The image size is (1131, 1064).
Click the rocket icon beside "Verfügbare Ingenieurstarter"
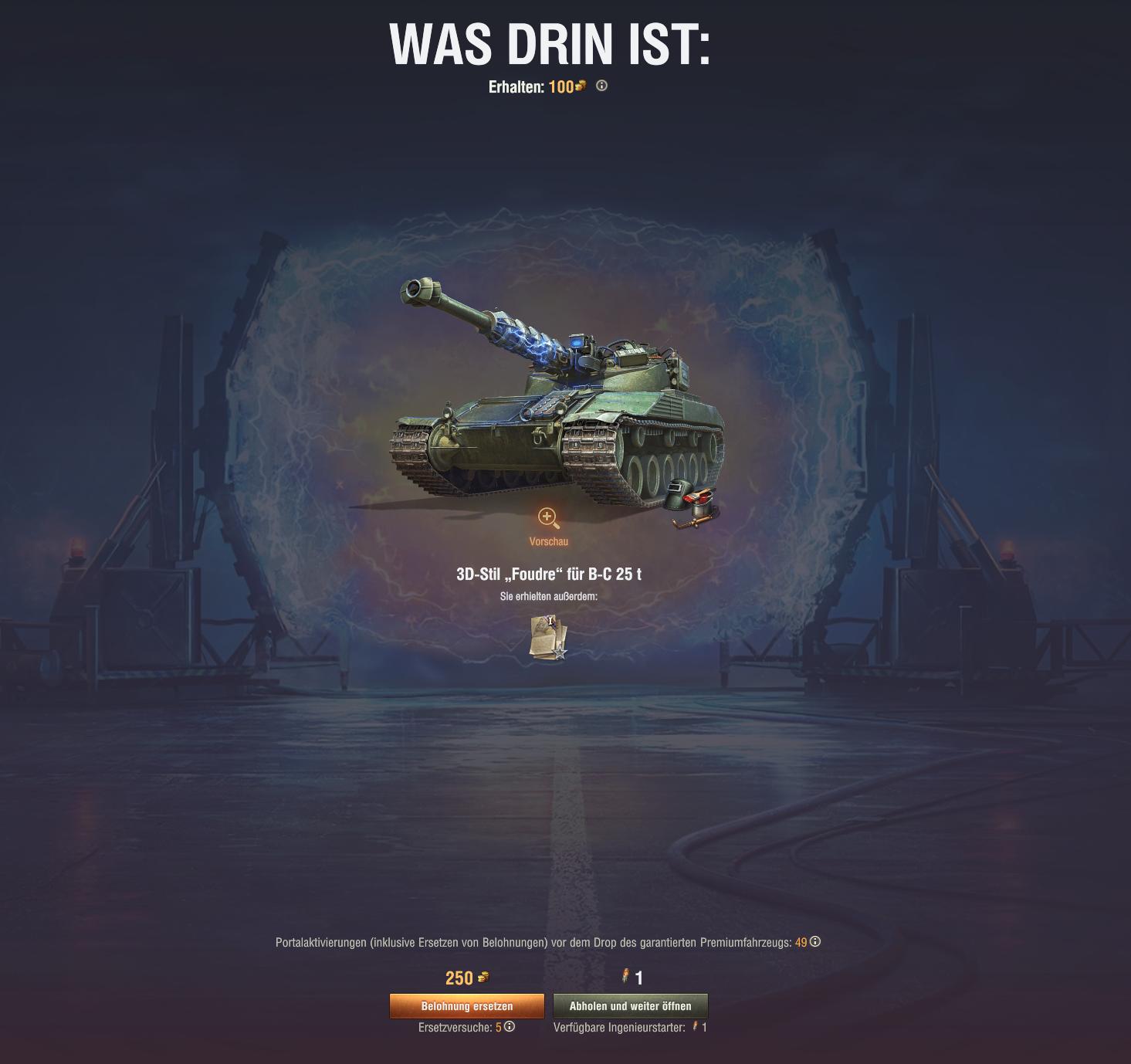[x=696, y=1028]
